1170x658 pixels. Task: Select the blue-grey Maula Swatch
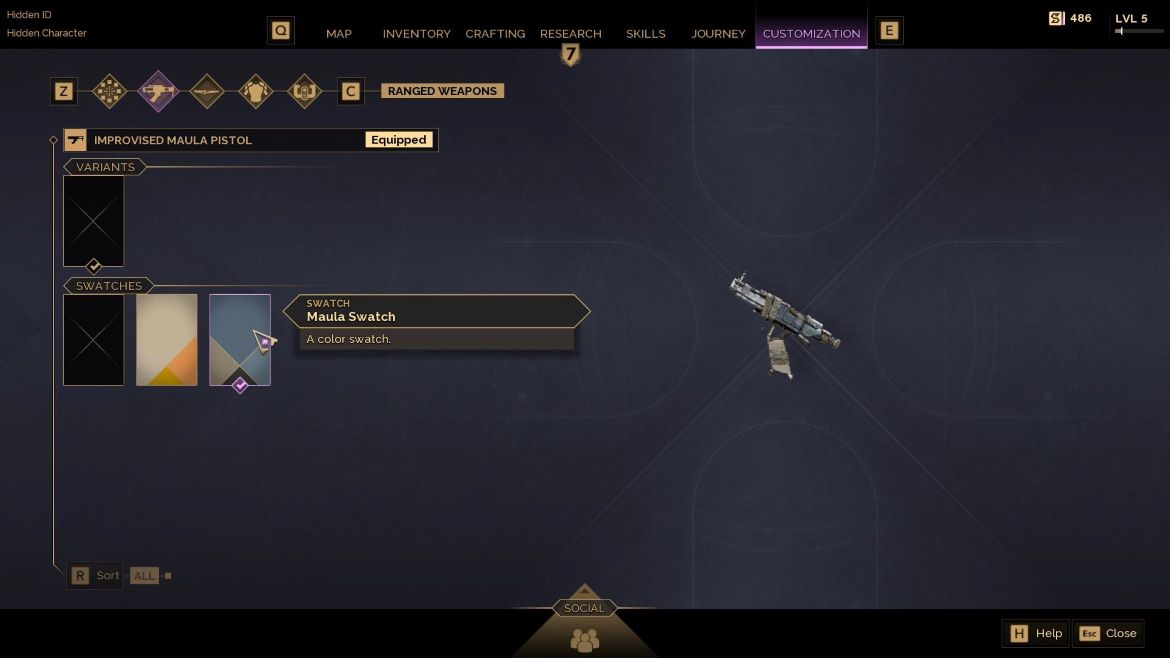coord(240,339)
